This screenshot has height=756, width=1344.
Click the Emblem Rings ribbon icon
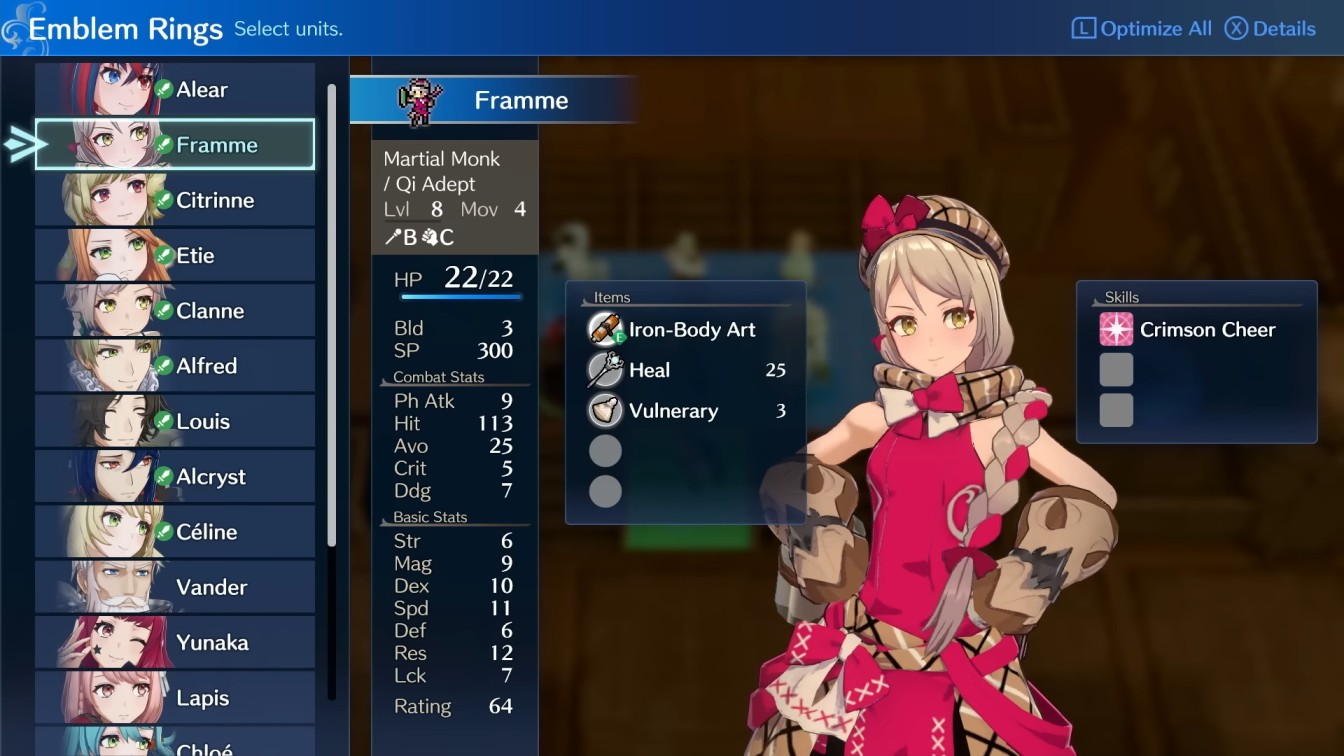tap(16, 27)
